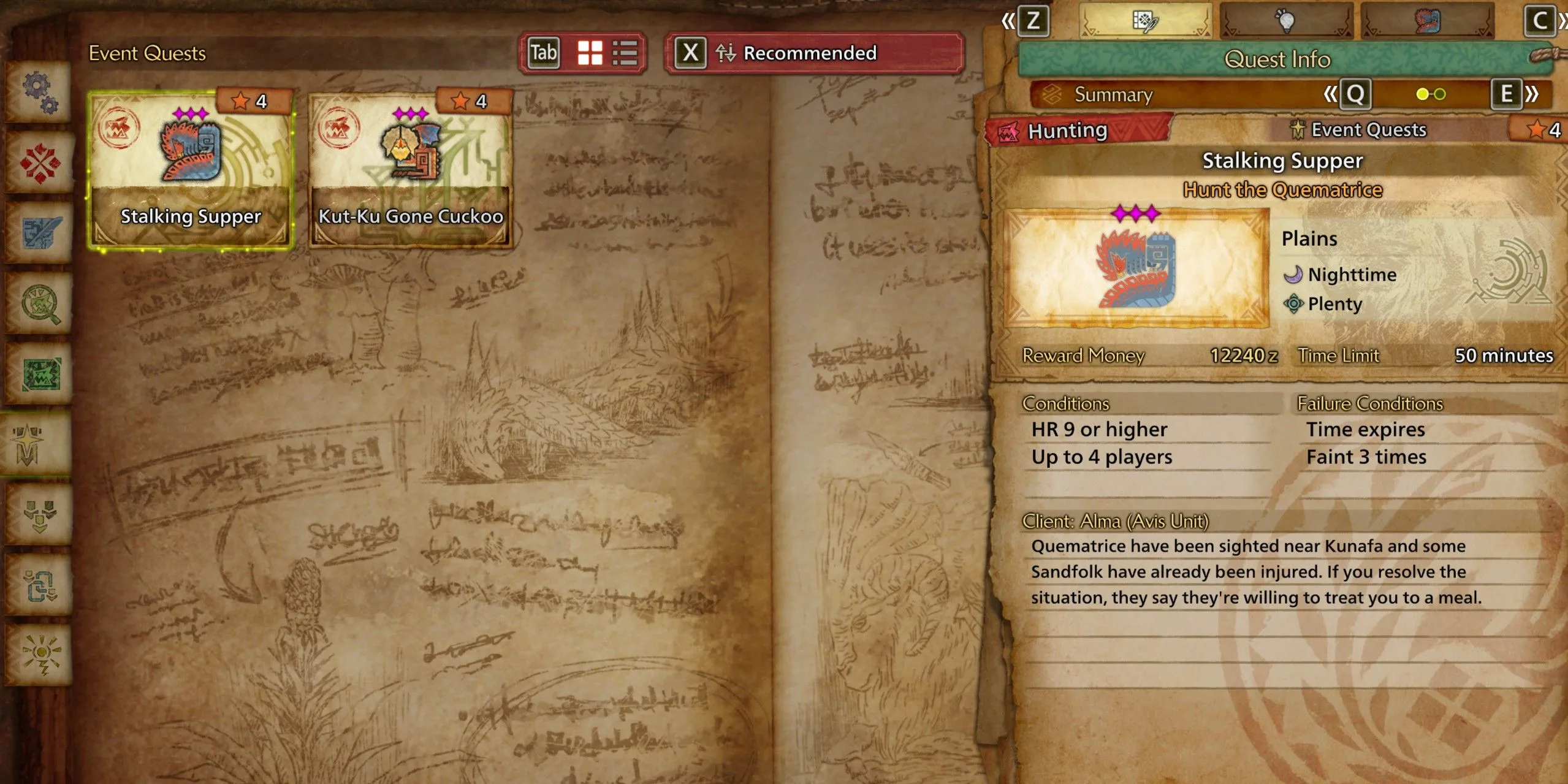Select the sun and lightning category
This screenshot has width=1568, height=784.
(x=40, y=654)
